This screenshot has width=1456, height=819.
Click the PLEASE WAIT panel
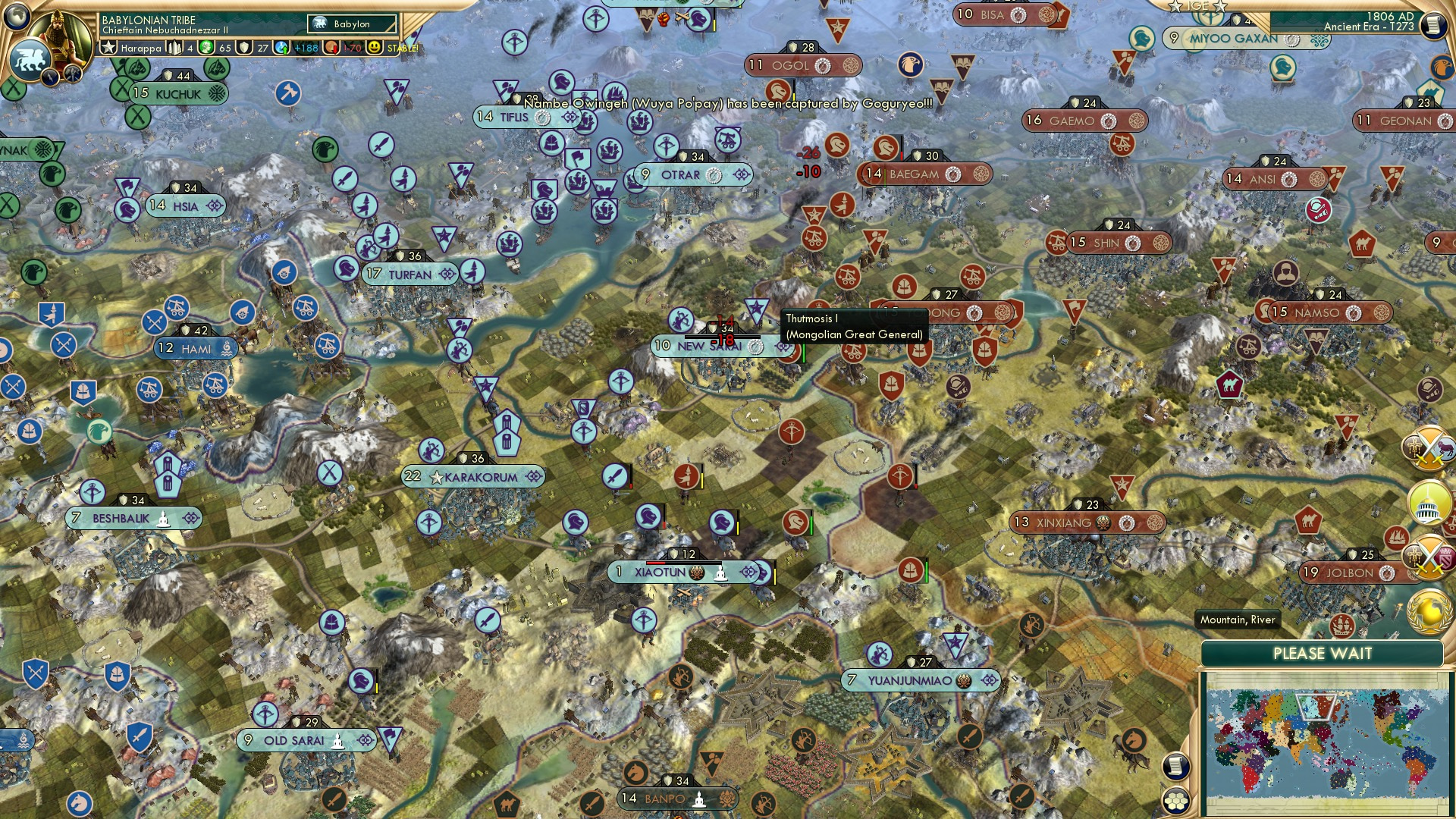[1323, 653]
